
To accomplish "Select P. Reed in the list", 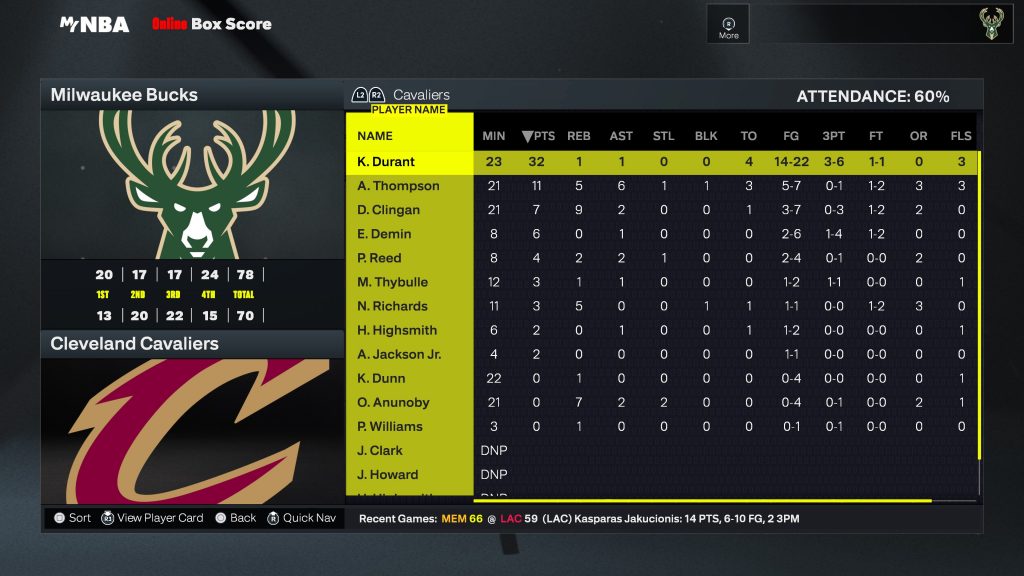I will pos(380,258).
